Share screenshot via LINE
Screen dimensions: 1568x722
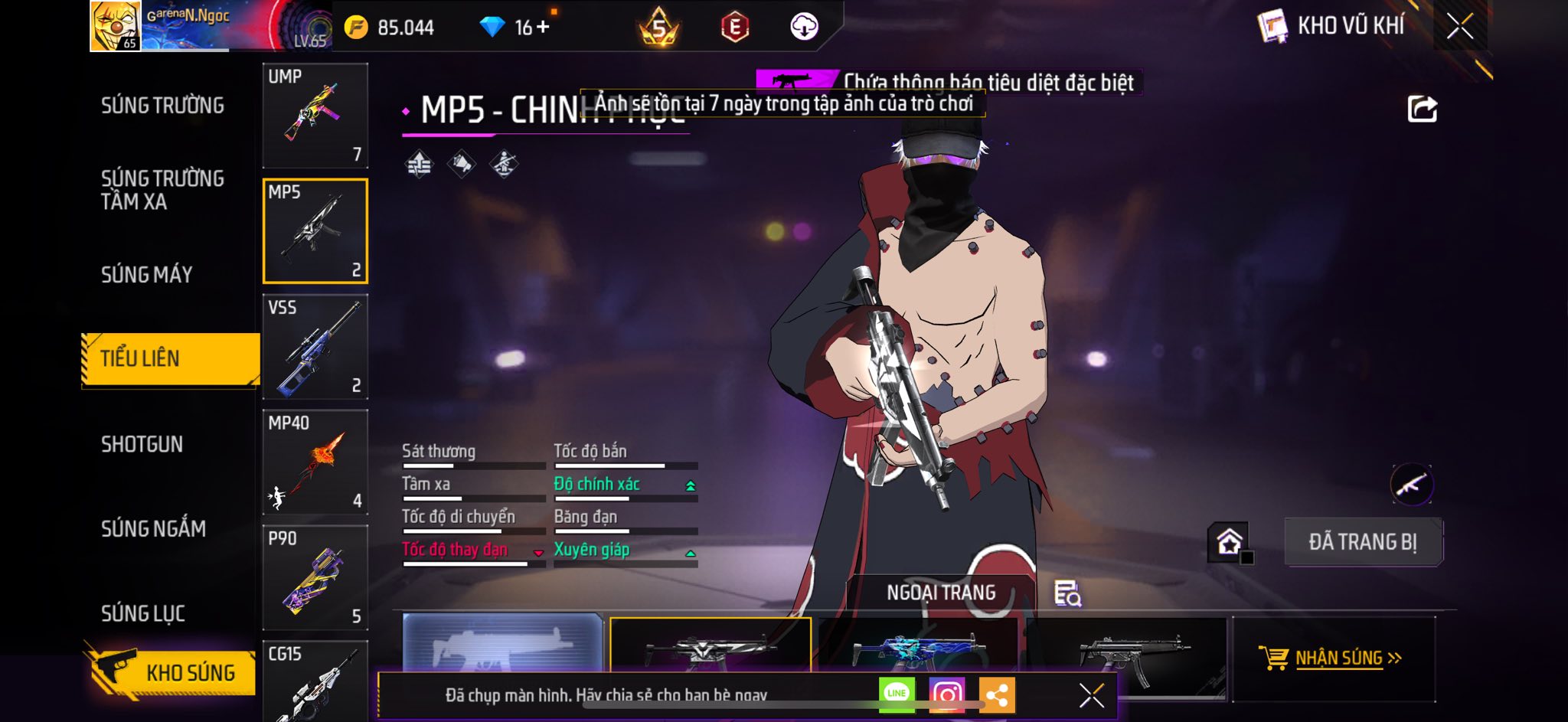point(897,694)
